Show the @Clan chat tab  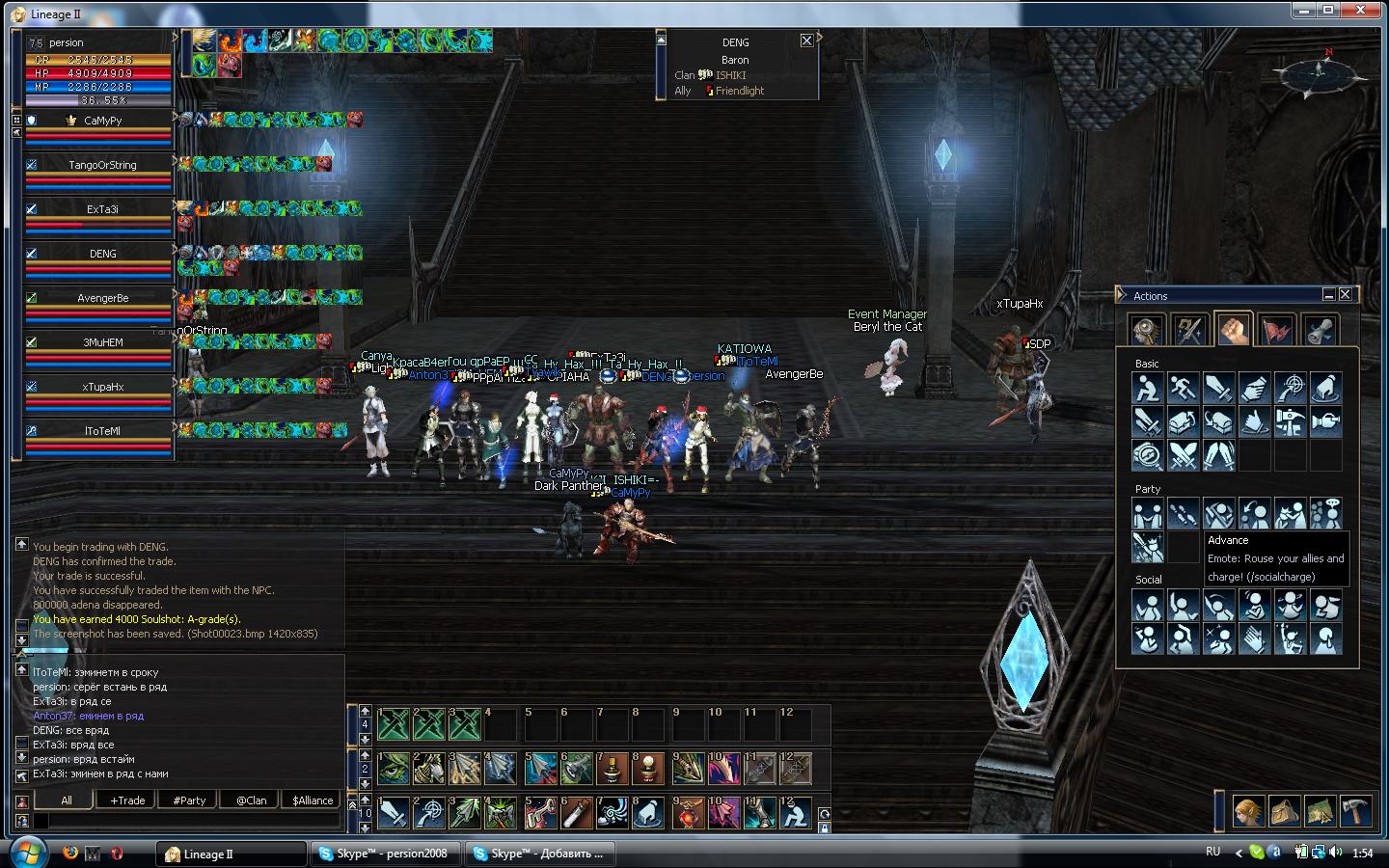pos(251,800)
